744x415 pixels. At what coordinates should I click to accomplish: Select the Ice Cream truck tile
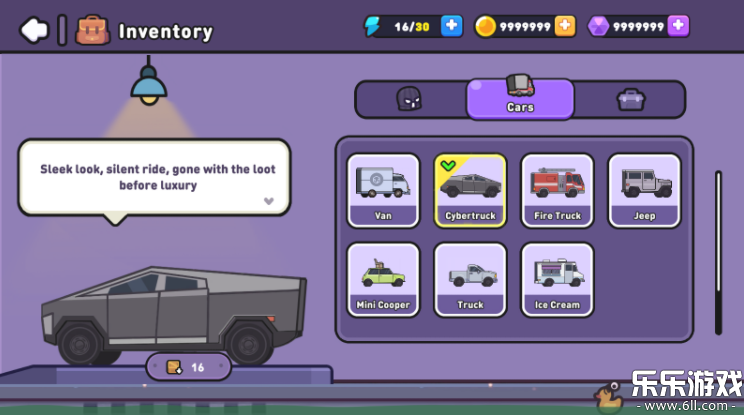[557, 279]
